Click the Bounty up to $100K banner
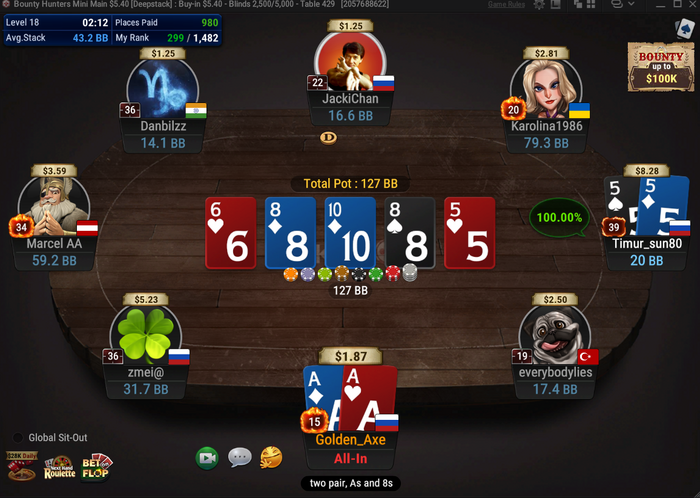This screenshot has width=700, height=498. coord(655,66)
